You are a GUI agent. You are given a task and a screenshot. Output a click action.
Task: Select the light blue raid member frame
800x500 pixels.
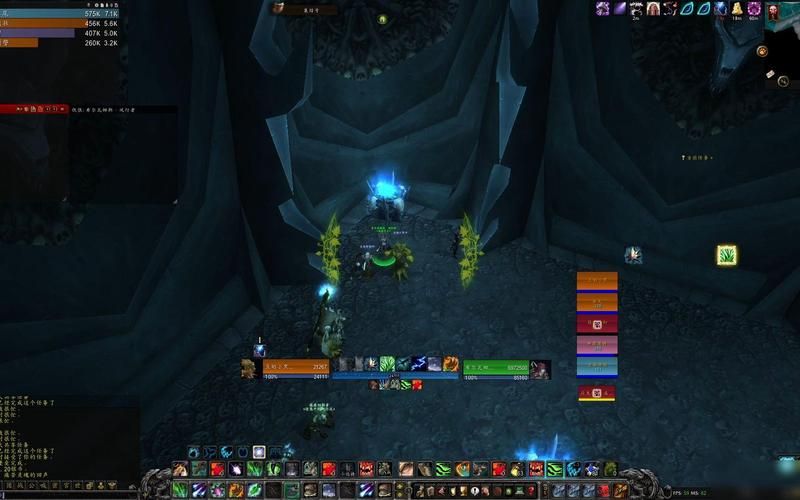pyautogui.click(x=597, y=366)
